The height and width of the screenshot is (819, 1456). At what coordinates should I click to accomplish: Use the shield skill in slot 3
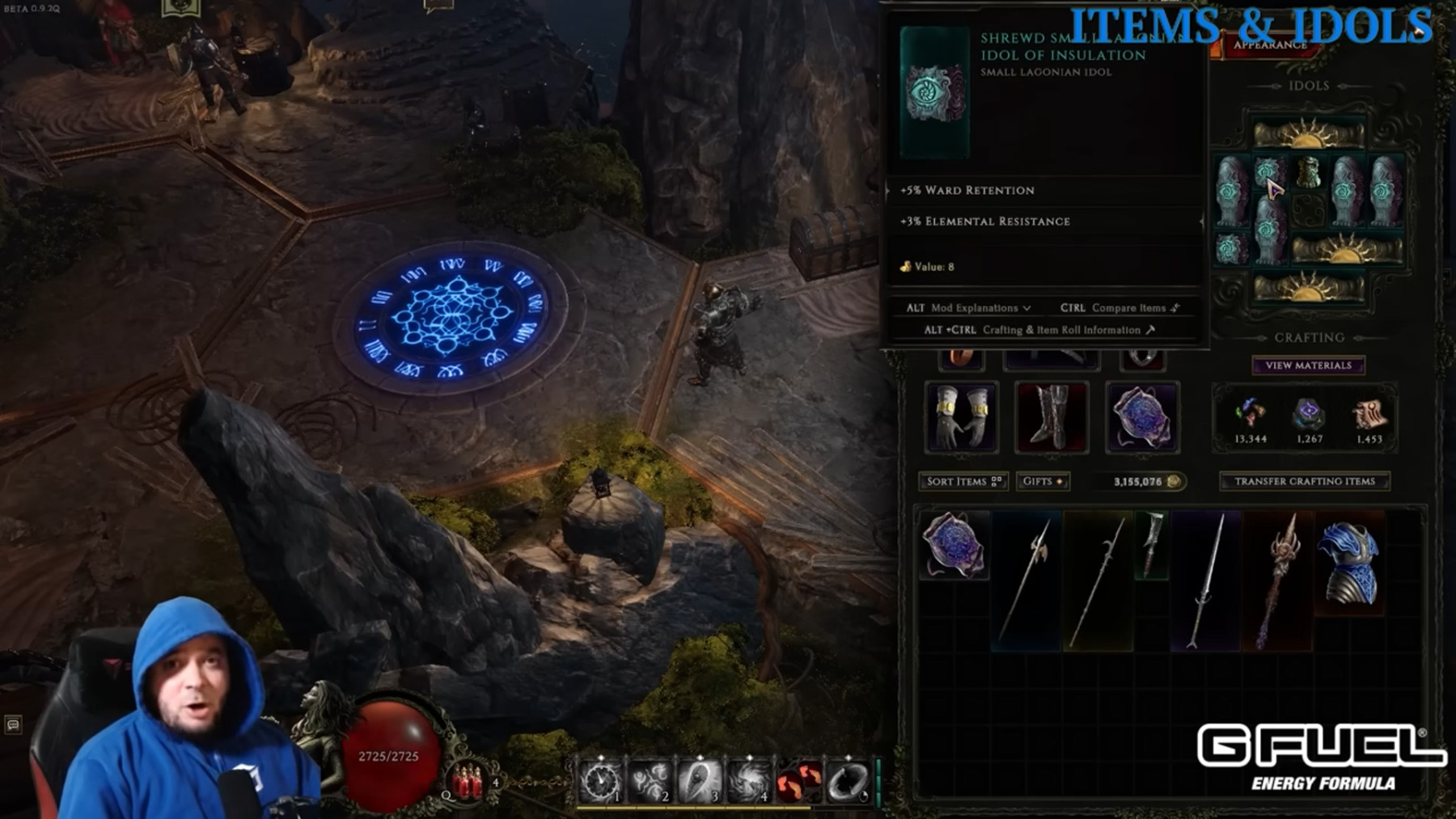coord(699,781)
